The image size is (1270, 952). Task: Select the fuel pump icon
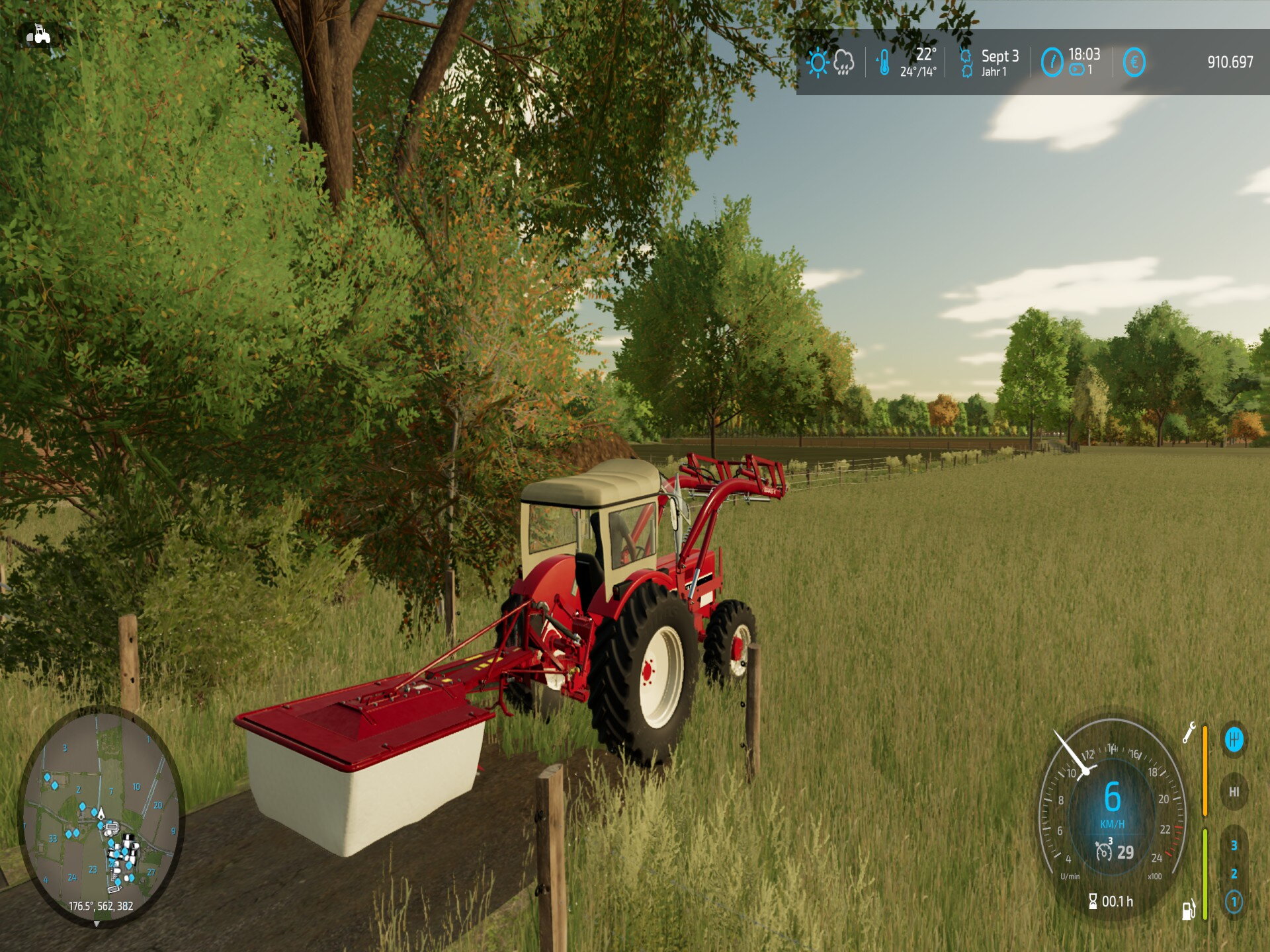pyautogui.click(x=1189, y=910)
